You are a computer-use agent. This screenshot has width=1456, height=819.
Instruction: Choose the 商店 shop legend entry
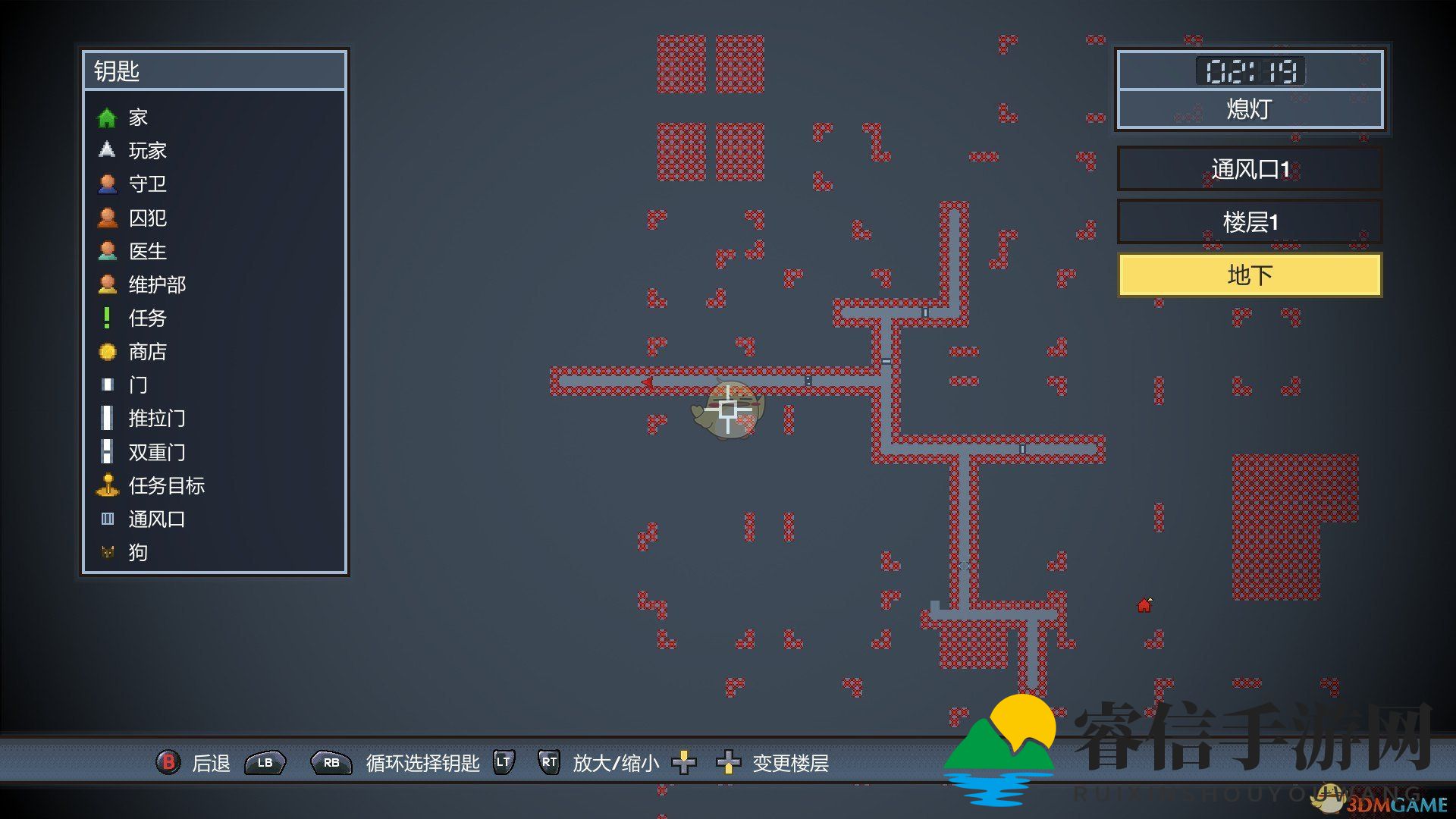(146, 352)
